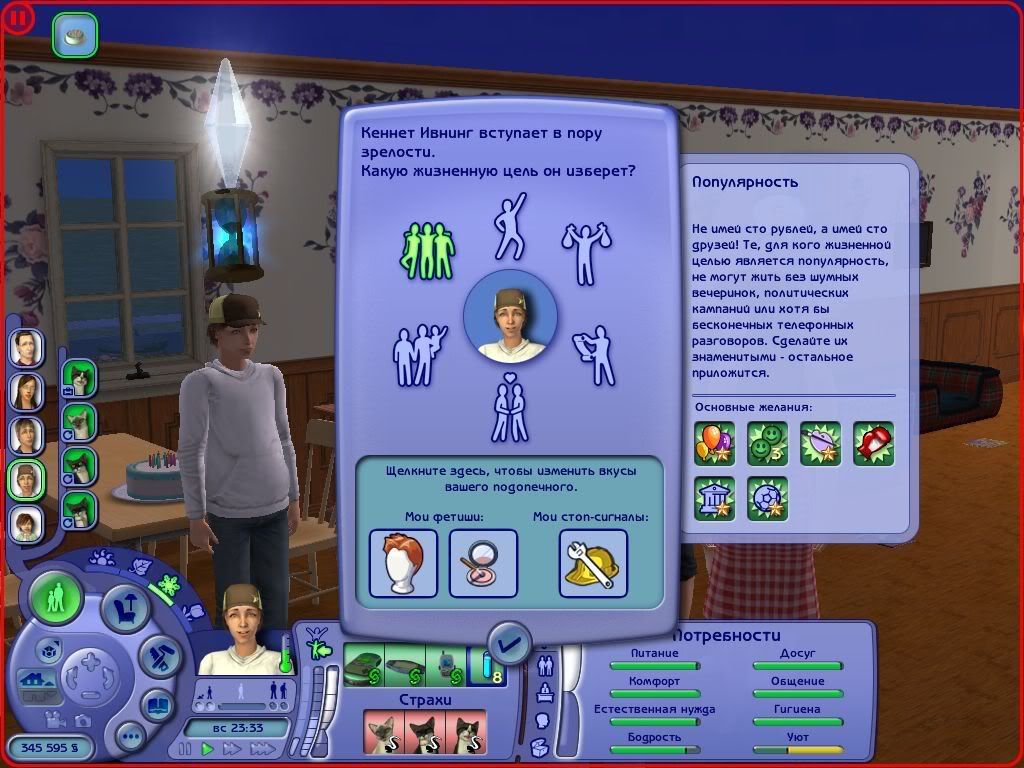Change the red hair turn-on
Viewport: 1024px width, 768px height.
click(403, 562)
